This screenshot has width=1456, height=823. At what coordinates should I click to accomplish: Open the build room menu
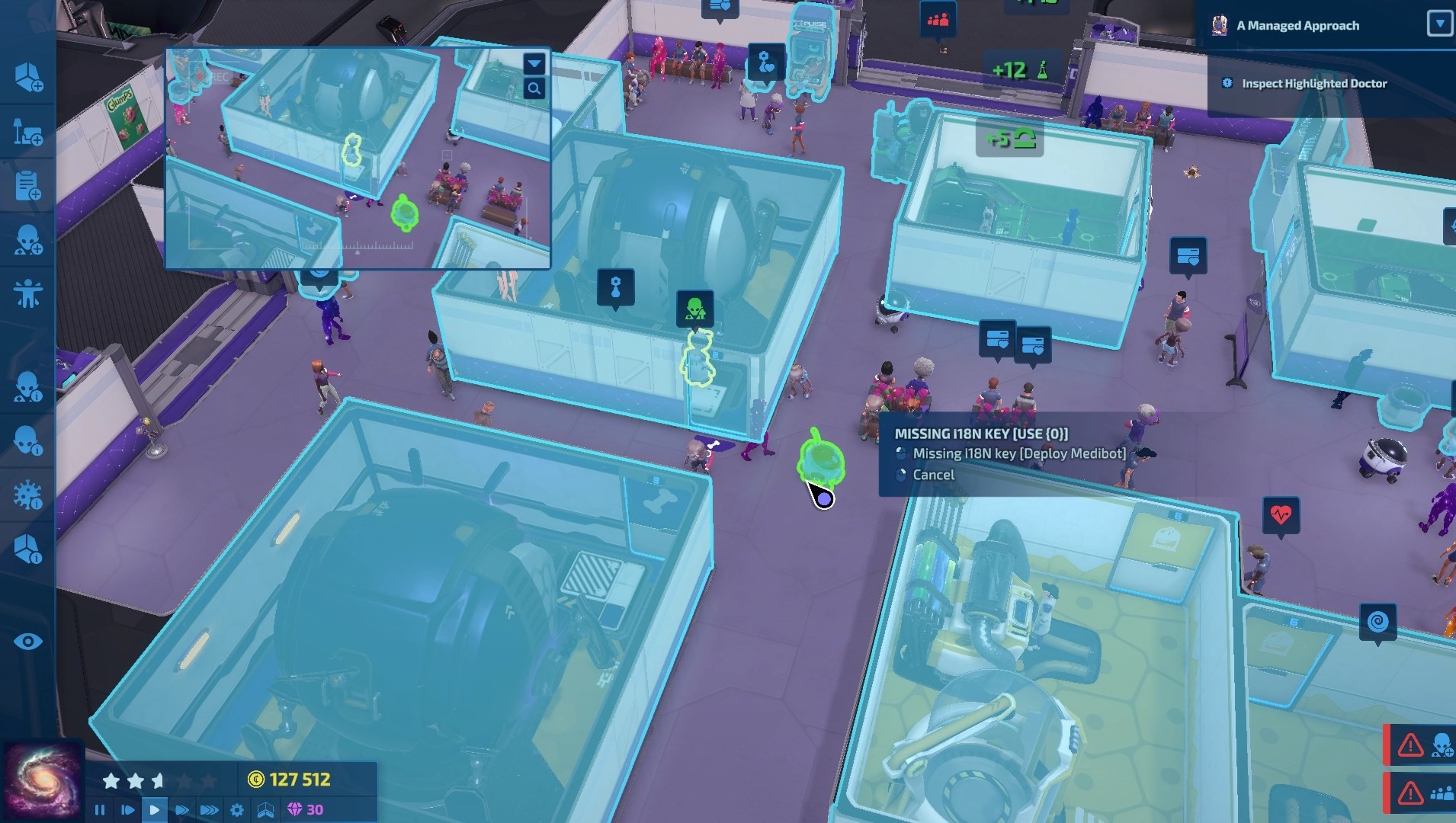coord(28,78)
